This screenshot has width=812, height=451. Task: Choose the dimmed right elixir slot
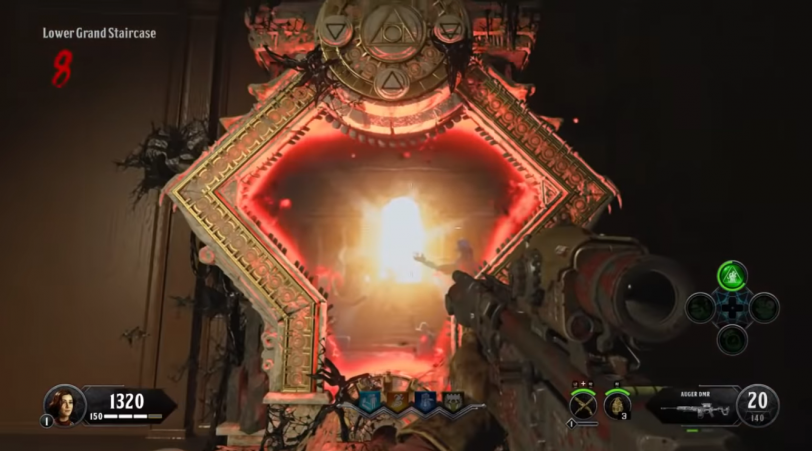pyautogui.click(x=764, y=307)
